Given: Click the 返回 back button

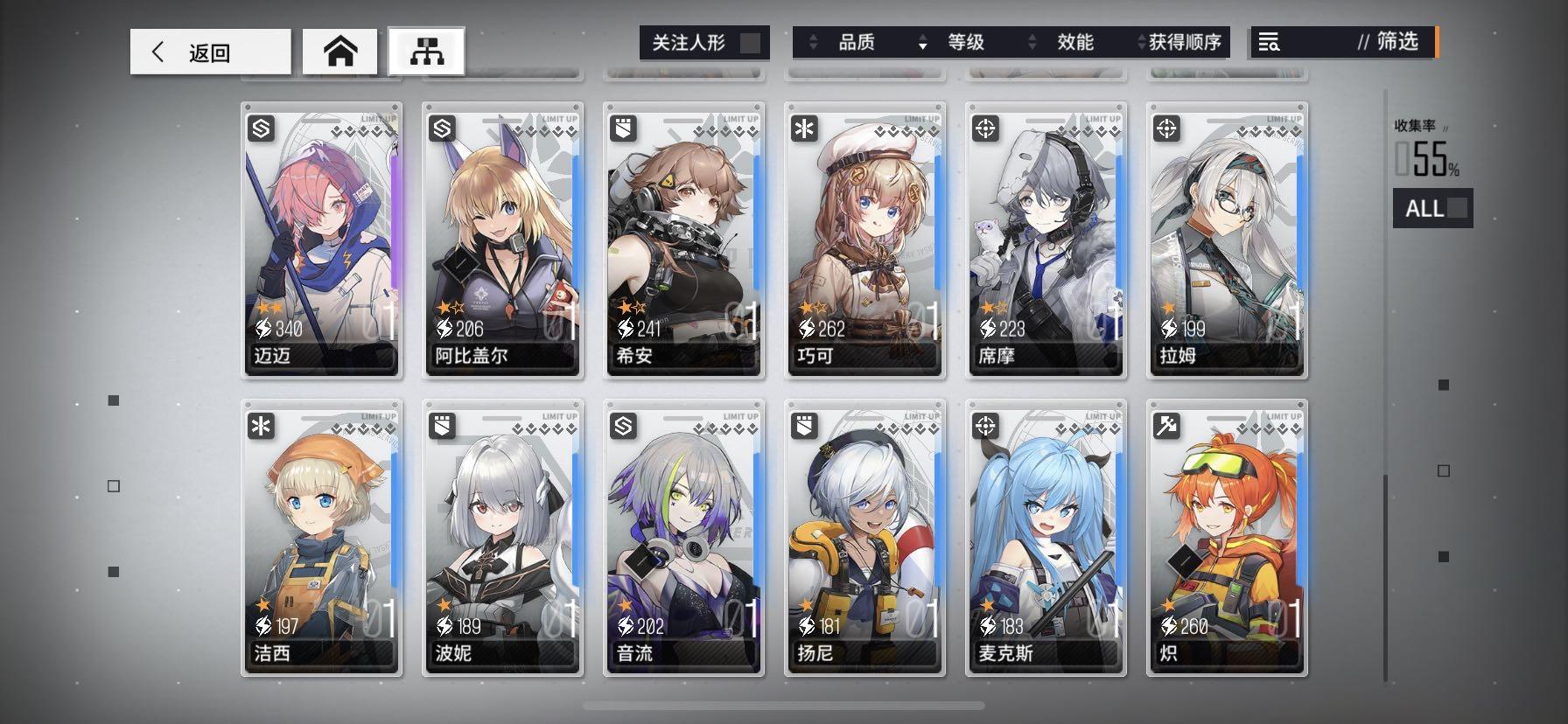Looking at the screenshot, I should pos(210,51).
